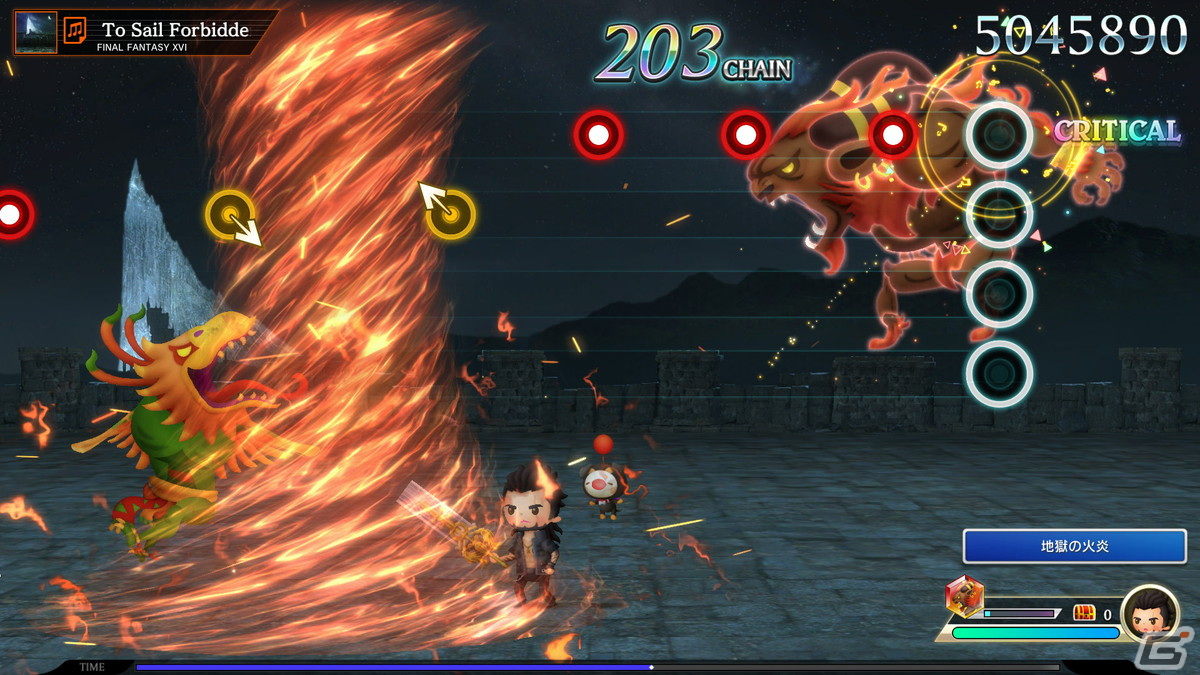
Task: Select the hexagonal summonstone icon
Action: pyautogui.click(x=964, y=598)
